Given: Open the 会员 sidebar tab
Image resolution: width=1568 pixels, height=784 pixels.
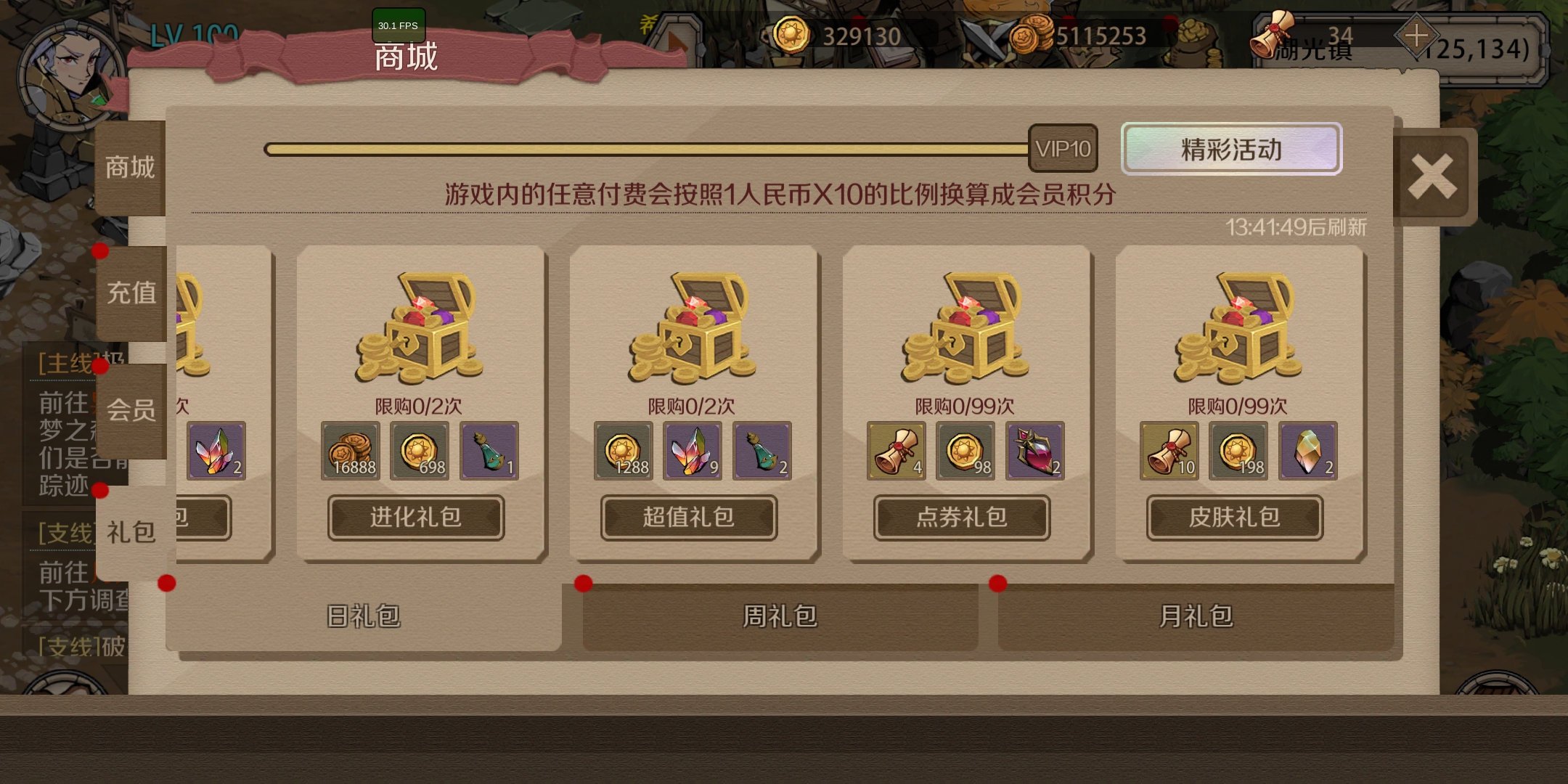Looking at the screenshot, I should (131, 412).
